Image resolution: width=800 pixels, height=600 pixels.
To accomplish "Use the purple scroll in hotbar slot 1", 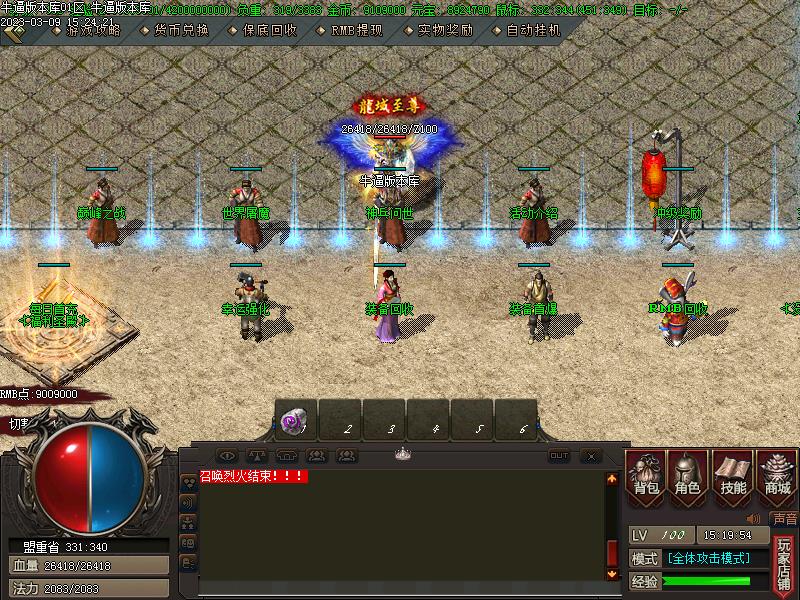I will 295,423.
